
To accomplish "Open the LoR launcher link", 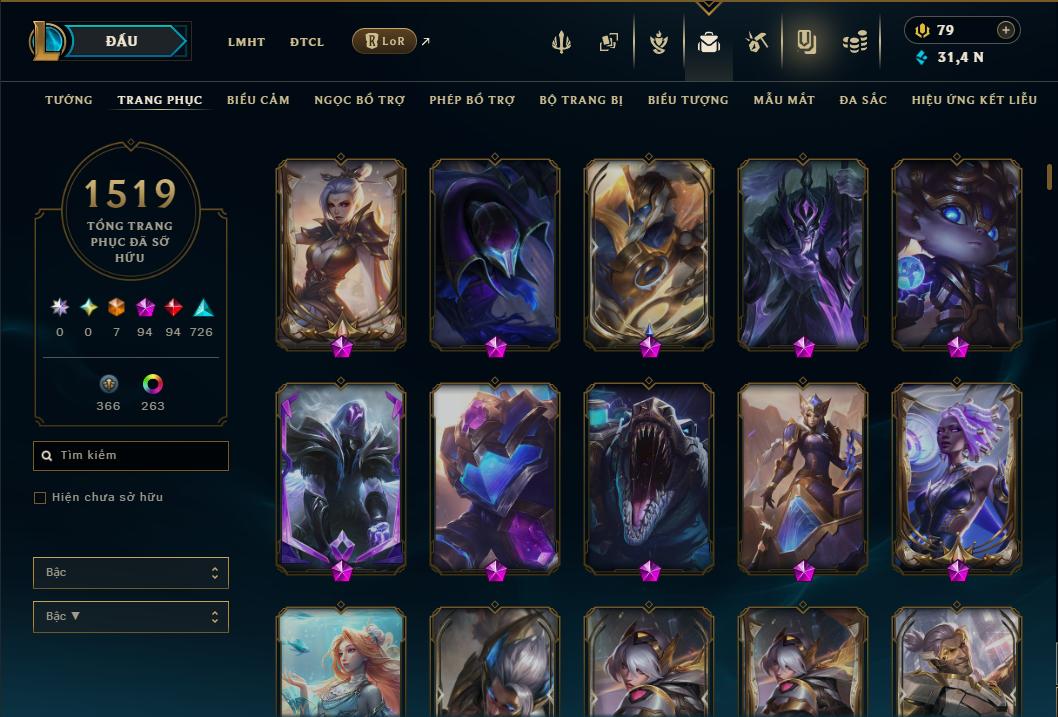I will click(x=385, y=41).
